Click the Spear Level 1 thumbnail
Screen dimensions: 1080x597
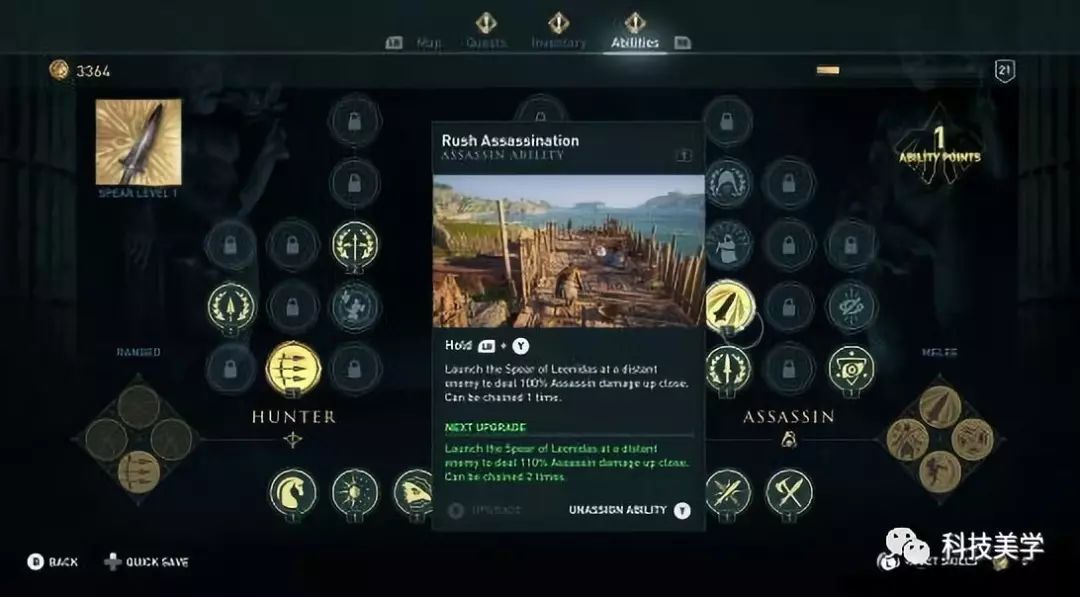[139, 142]
